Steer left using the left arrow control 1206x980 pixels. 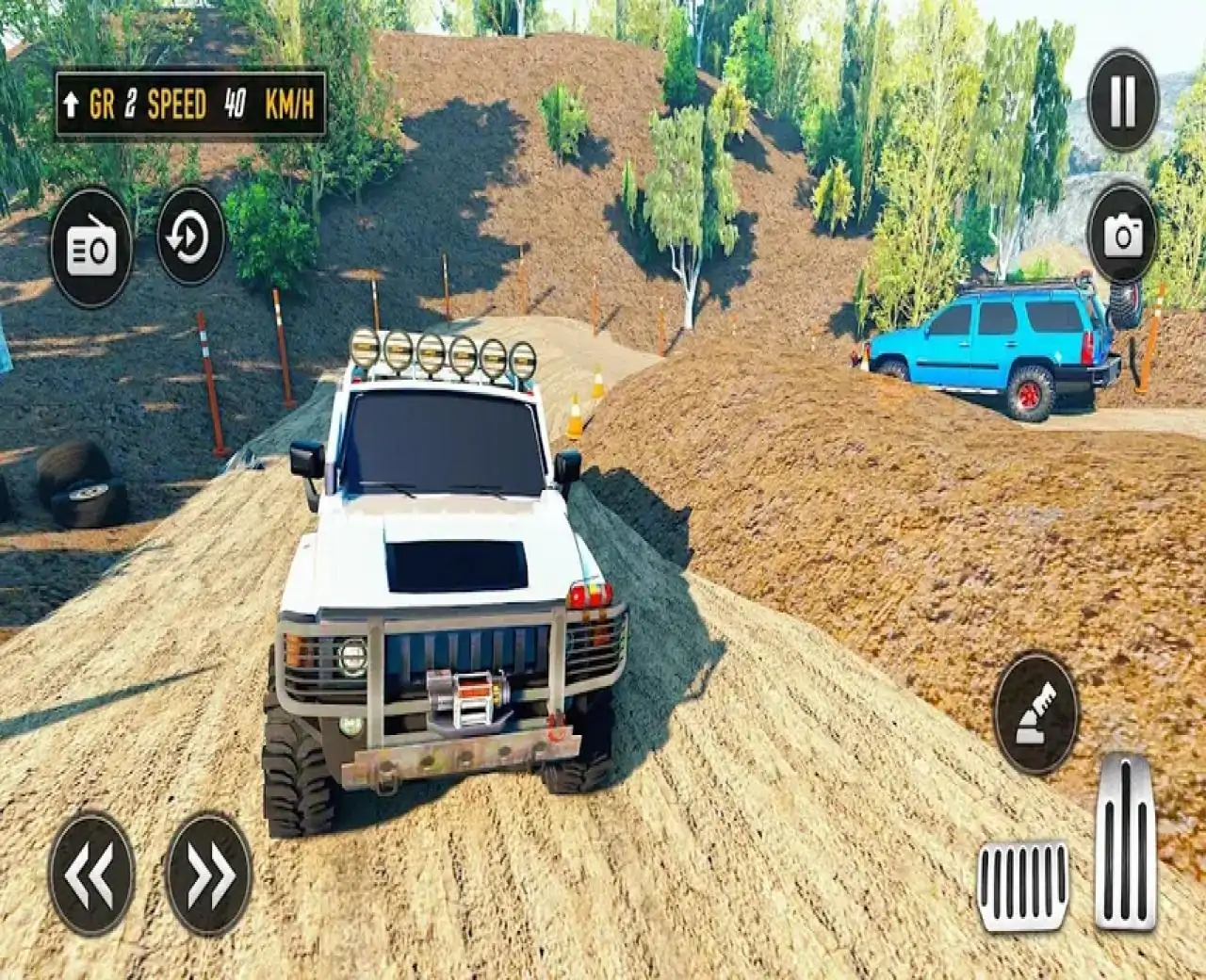pos(91,873)
